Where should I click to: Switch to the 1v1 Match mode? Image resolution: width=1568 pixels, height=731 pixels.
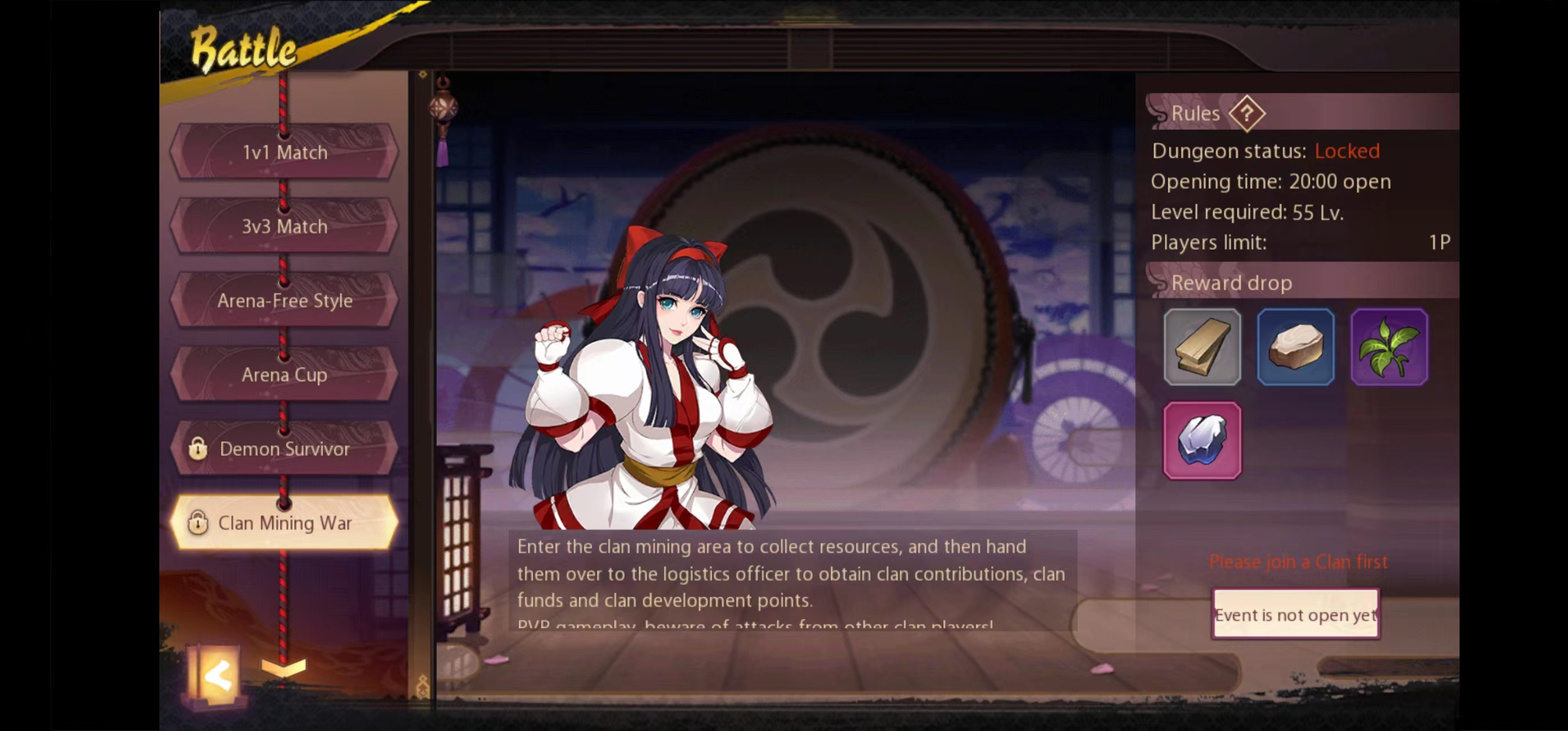click(x=284, y=152)
